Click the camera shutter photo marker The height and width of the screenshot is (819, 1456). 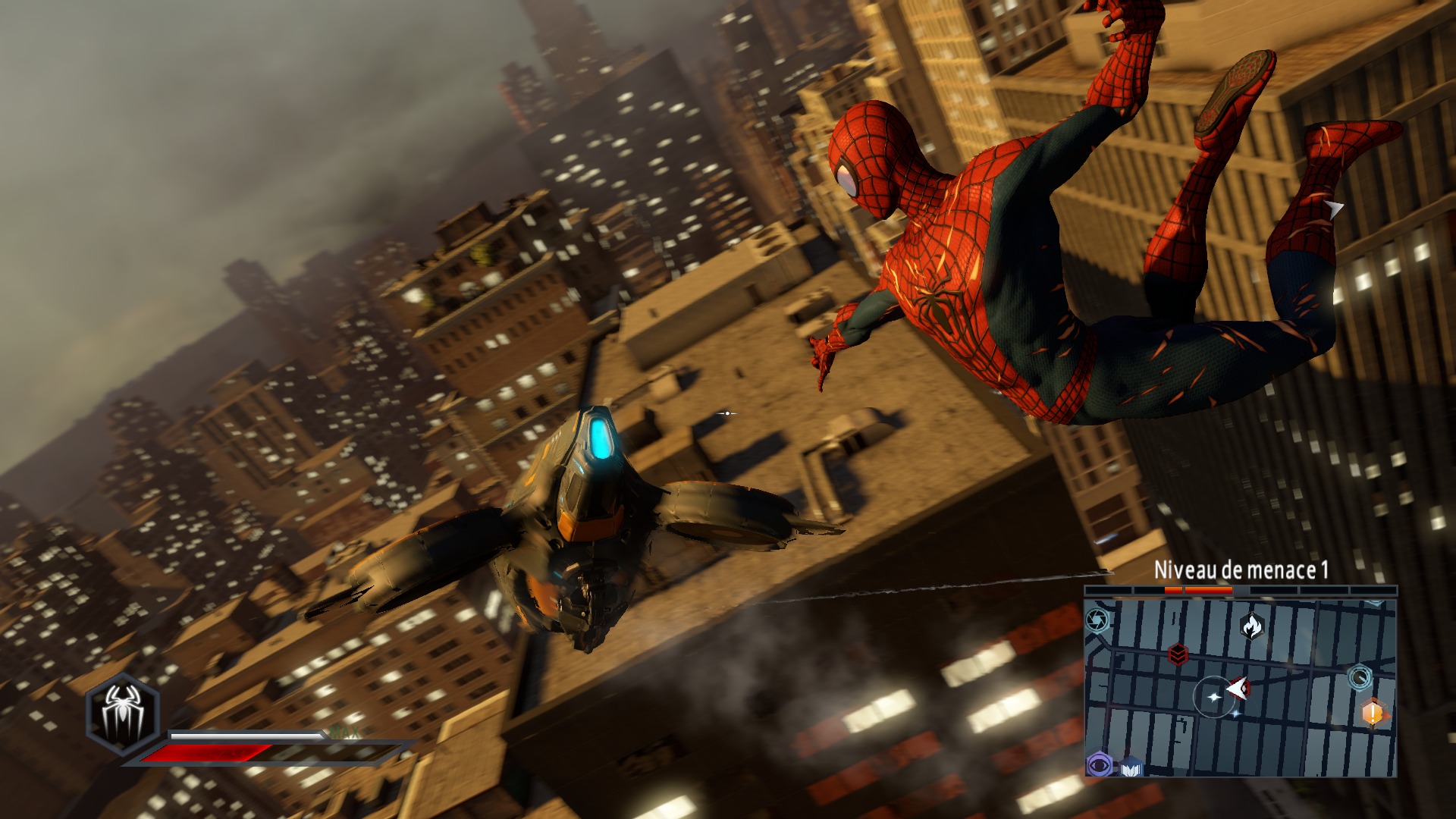(1097, 622)
